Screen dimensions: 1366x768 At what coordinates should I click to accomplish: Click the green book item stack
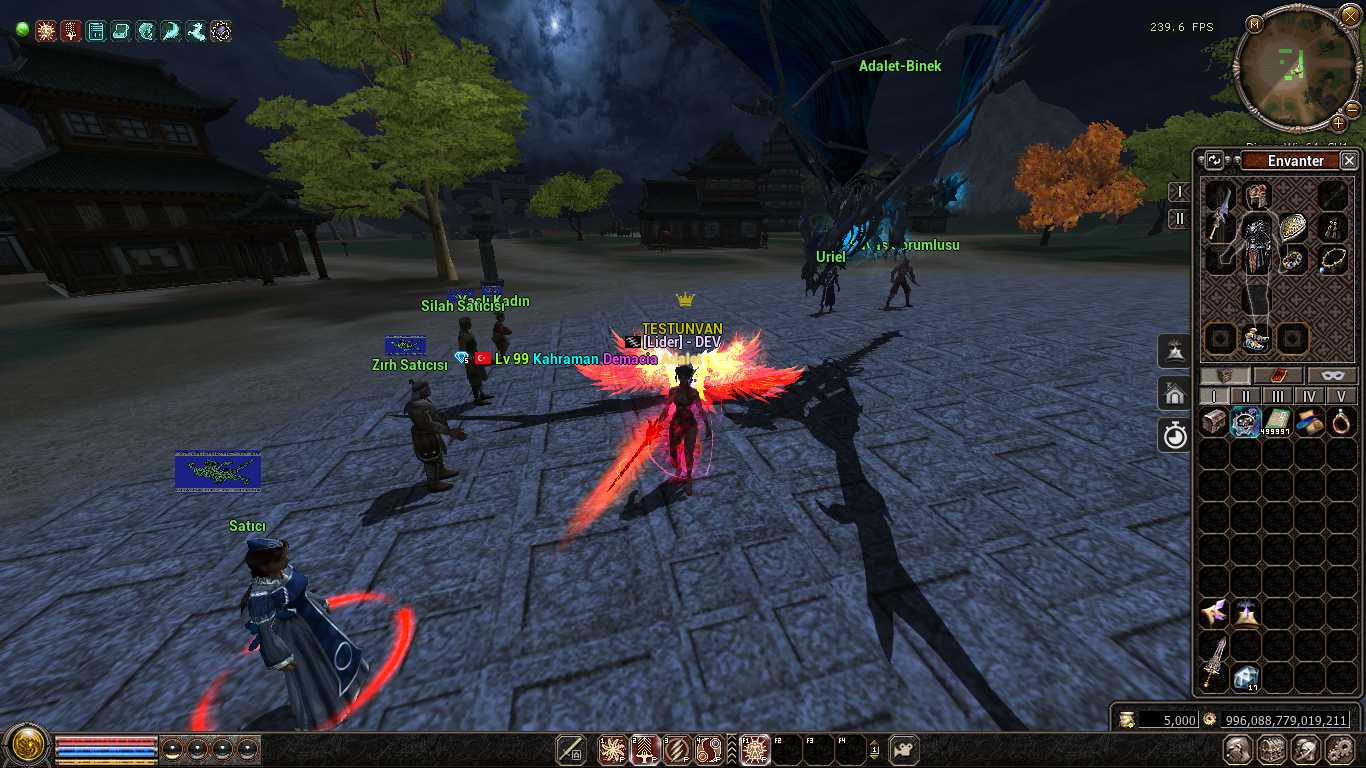pos(1277,422)
